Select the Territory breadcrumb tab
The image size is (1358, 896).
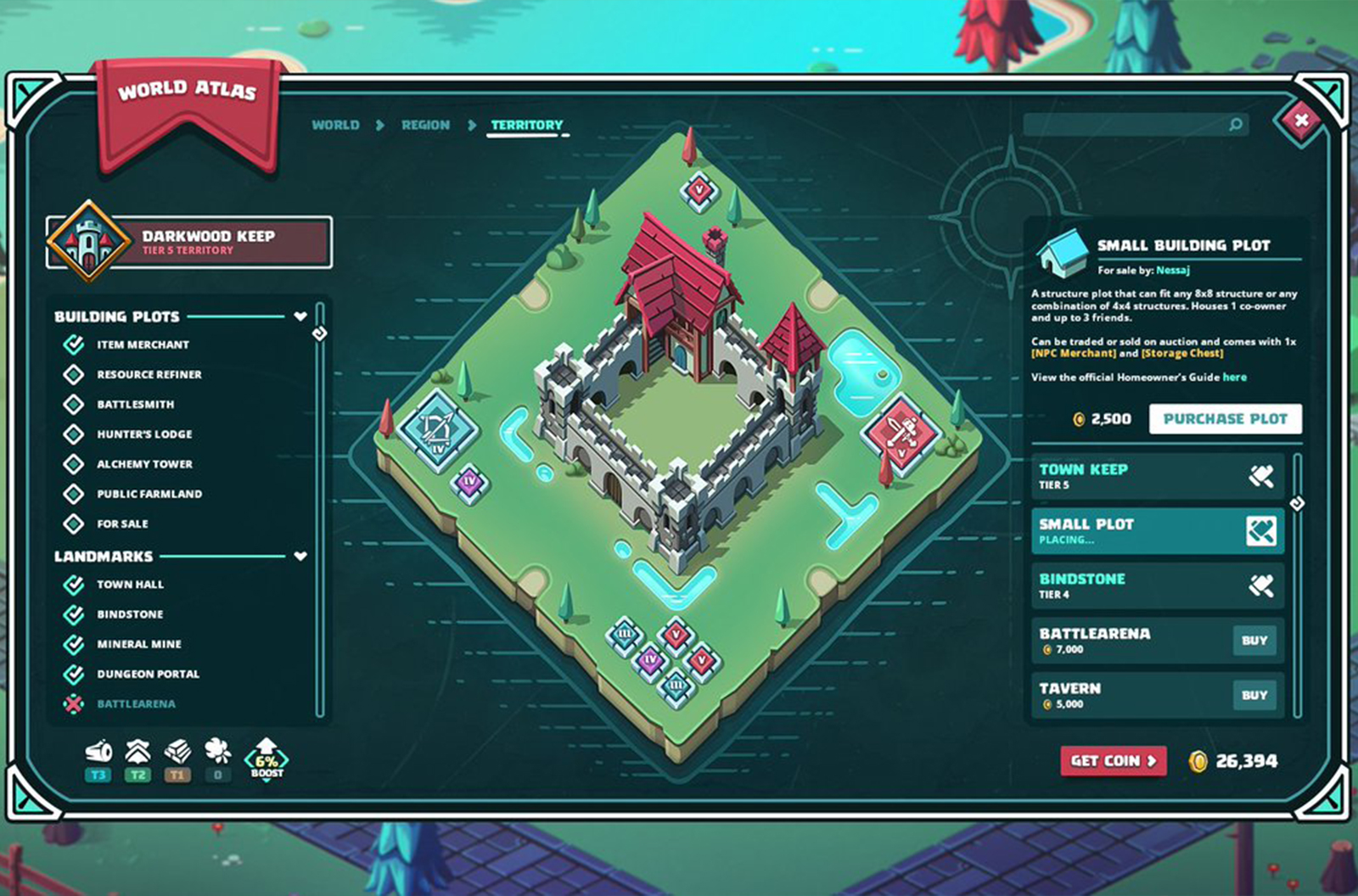click(x=526, y=125)
